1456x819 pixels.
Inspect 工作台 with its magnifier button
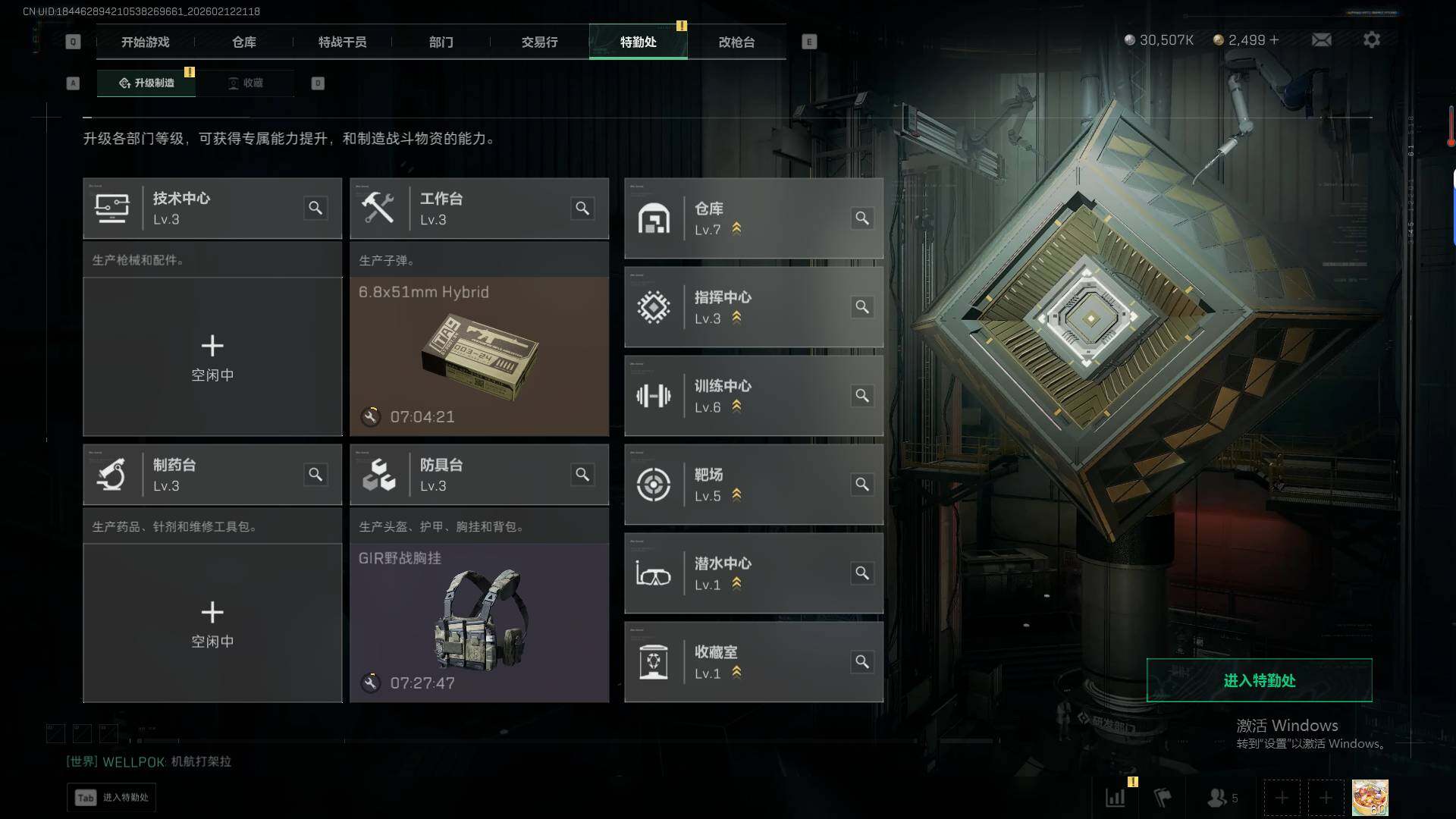[582, 208]
